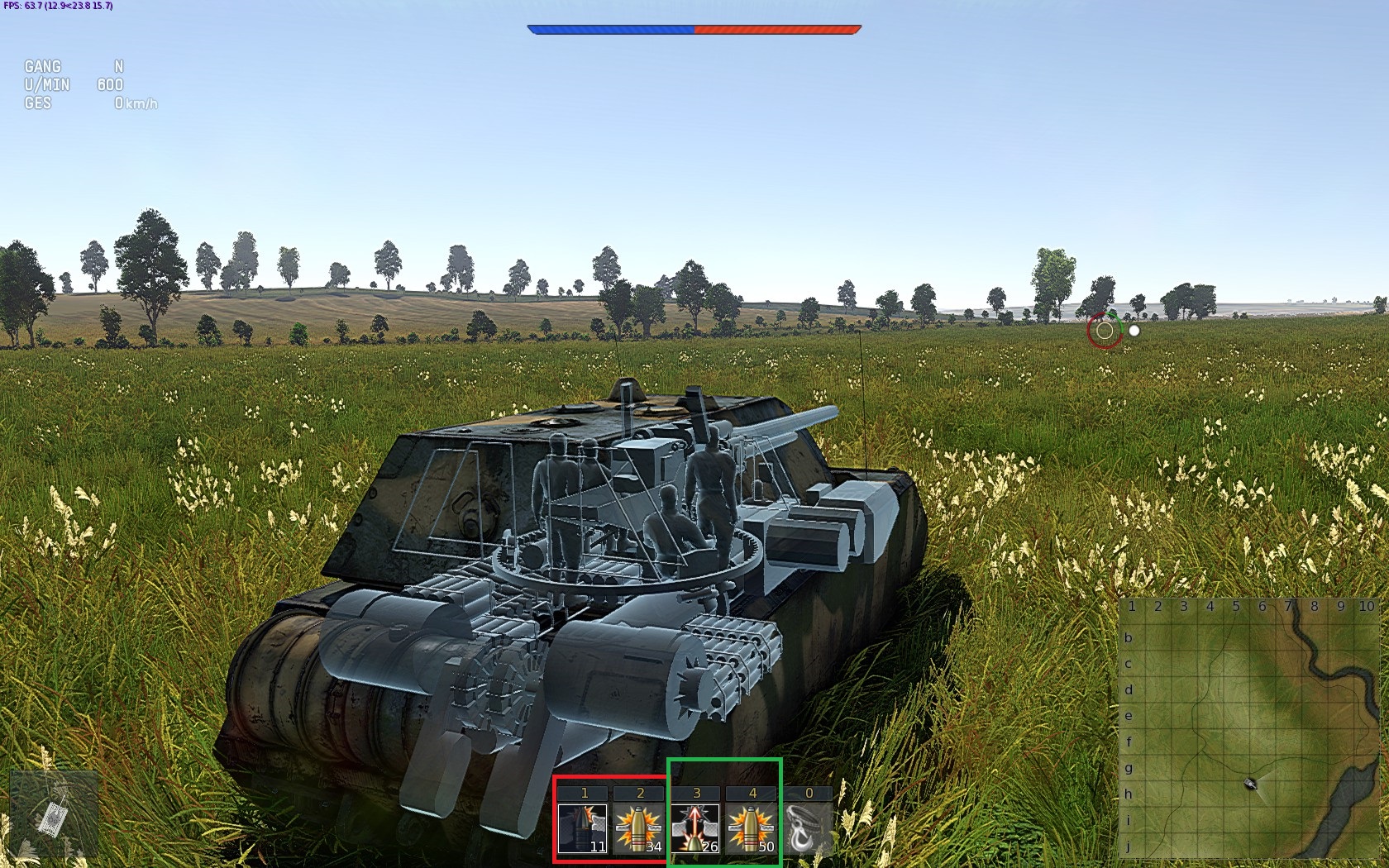The height and width of the screenshot is (868, 1389).
Task: Click your tank marker on the minimap
Action: pyautogui.click(x=1250, y=784)
